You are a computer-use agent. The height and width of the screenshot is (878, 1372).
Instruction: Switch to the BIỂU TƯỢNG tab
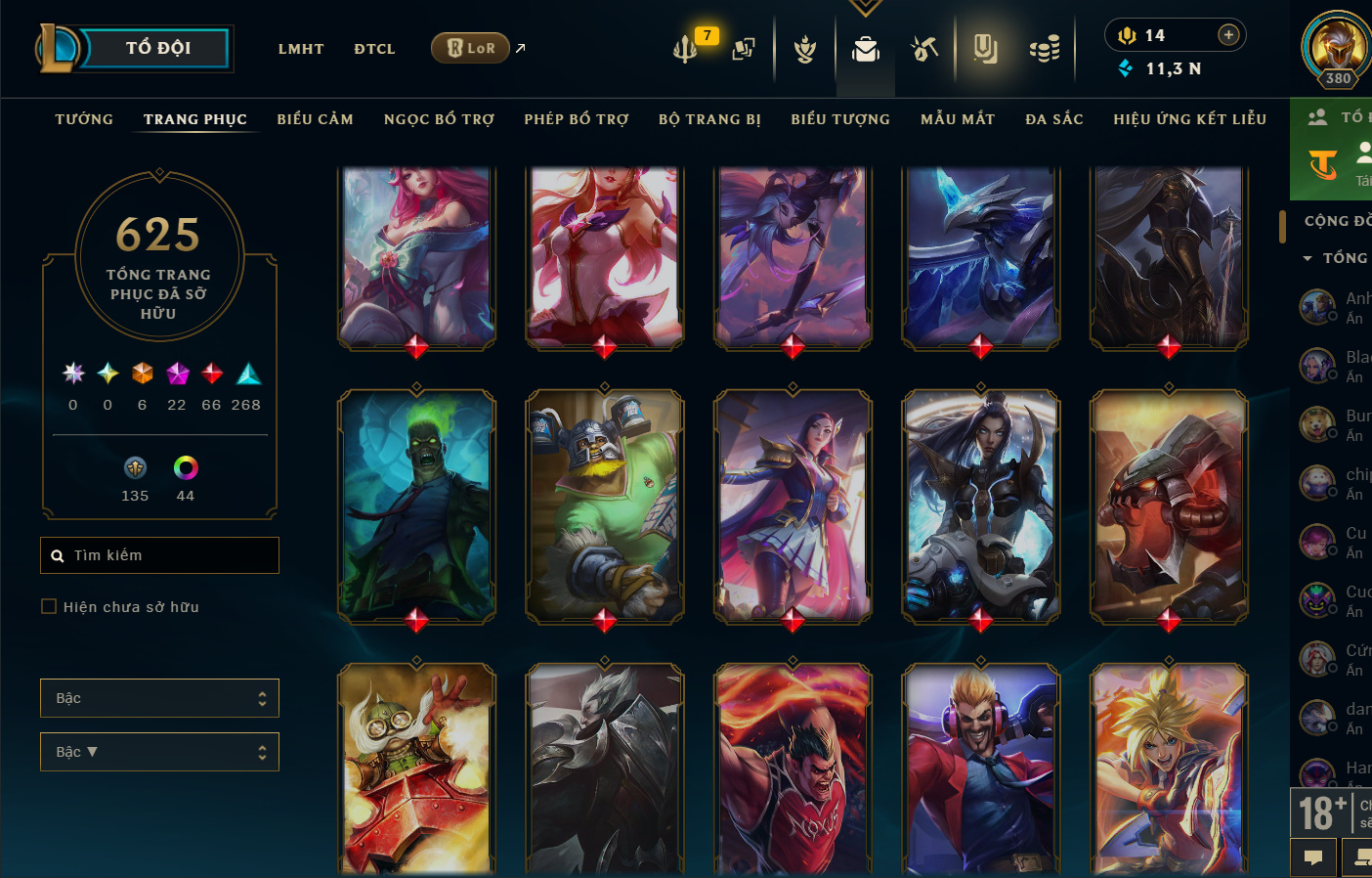click(840, 119)
